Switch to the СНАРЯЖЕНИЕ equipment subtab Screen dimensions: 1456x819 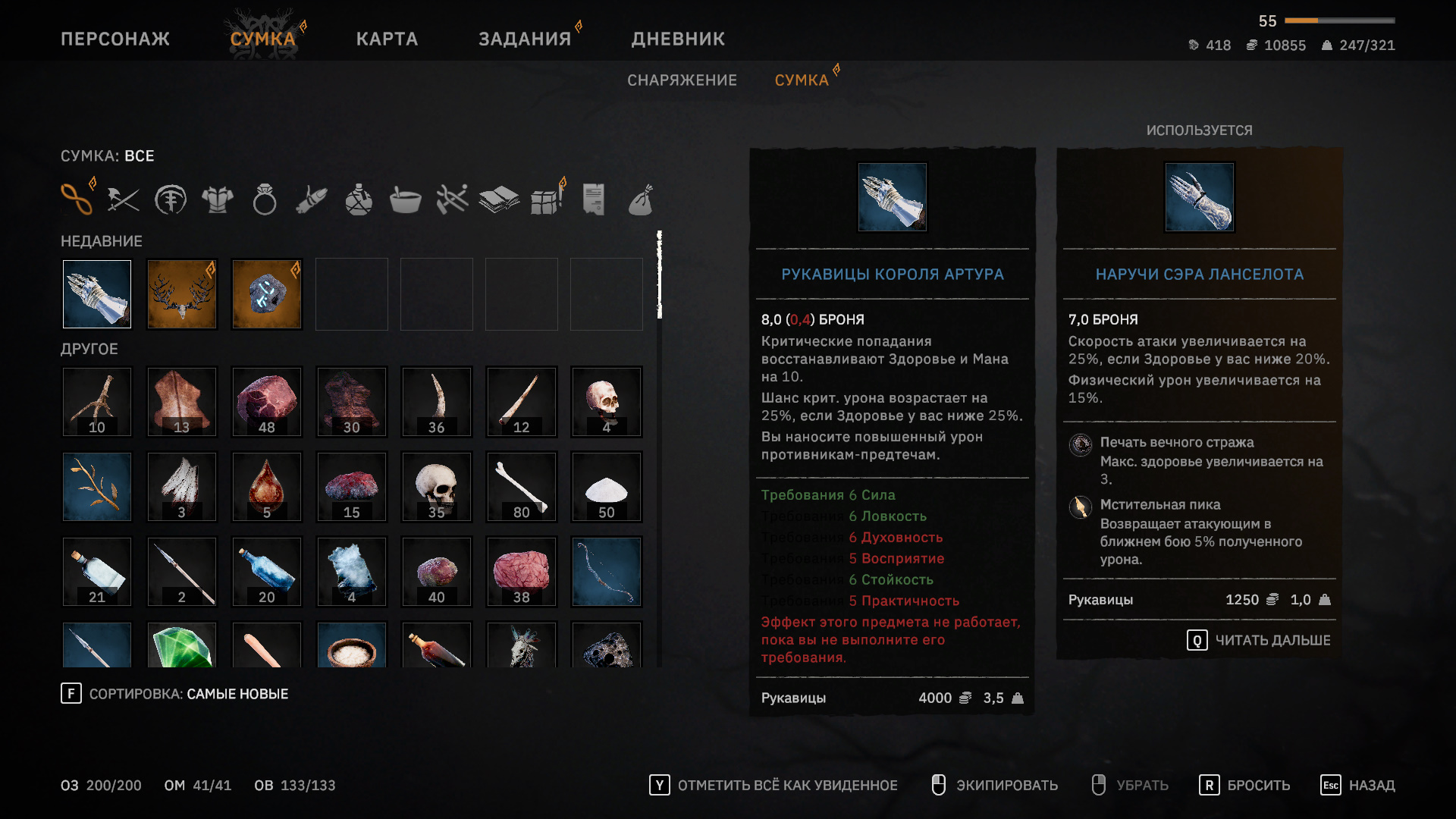(682, 80)
